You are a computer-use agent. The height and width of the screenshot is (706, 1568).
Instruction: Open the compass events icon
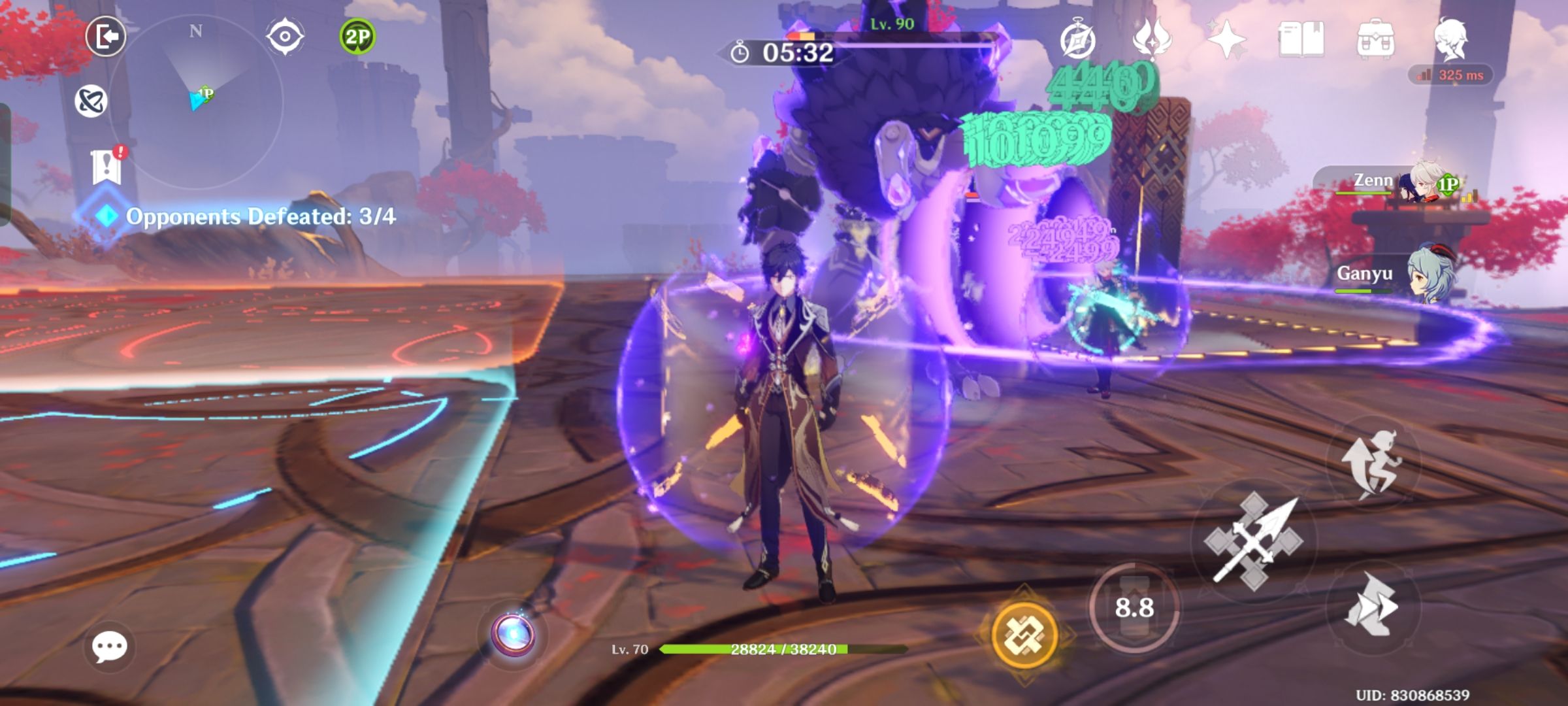tap(1077, 41)
